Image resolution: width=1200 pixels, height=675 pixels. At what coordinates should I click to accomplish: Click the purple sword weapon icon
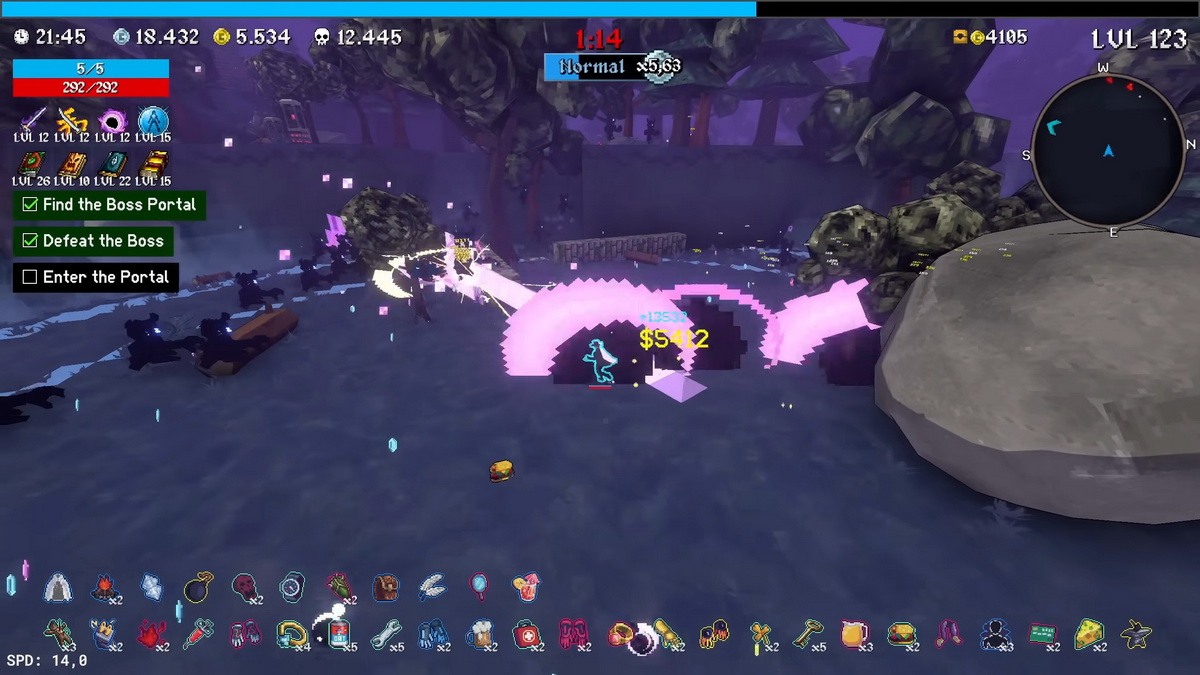32,122
